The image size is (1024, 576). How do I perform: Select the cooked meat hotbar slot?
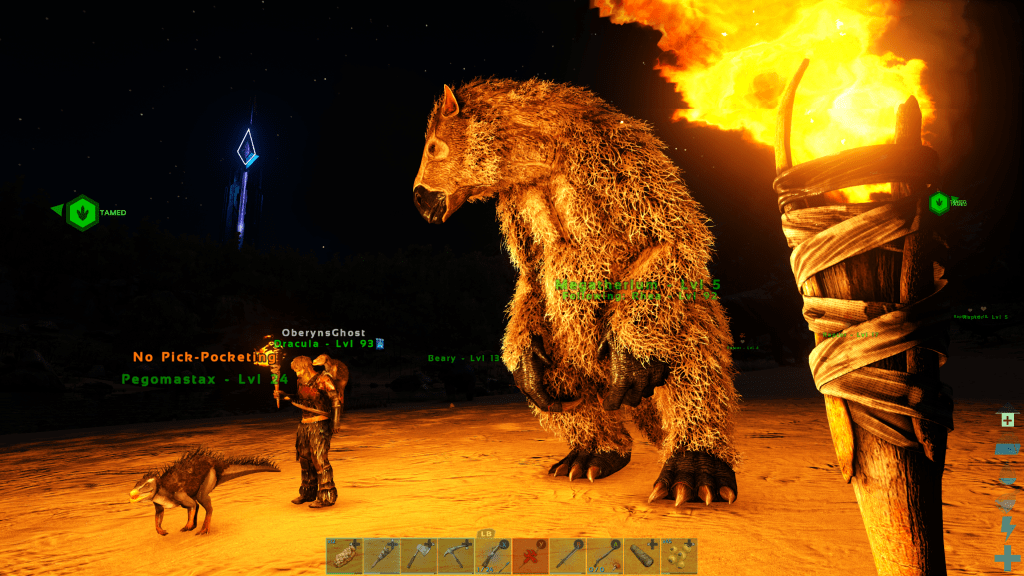coord(344,555)
